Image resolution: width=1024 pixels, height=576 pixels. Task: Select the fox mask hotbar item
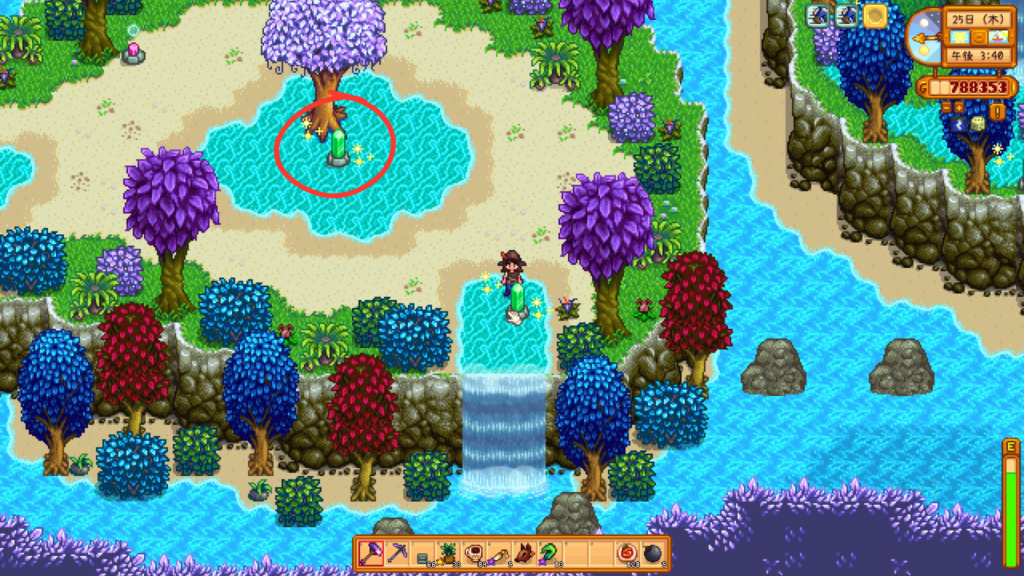tap(524, 553)
